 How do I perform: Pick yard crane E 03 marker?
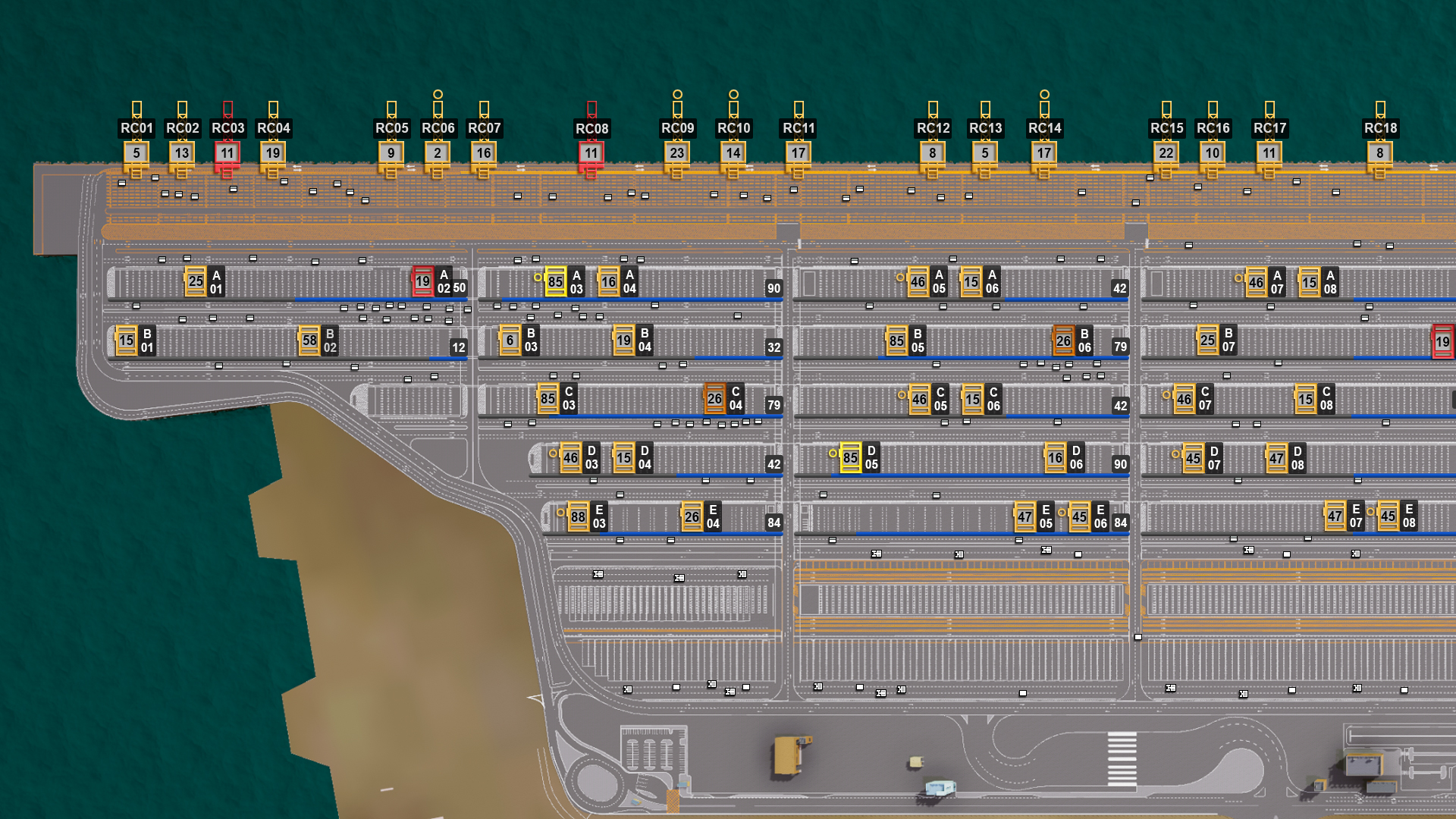[x=578, y=517]
